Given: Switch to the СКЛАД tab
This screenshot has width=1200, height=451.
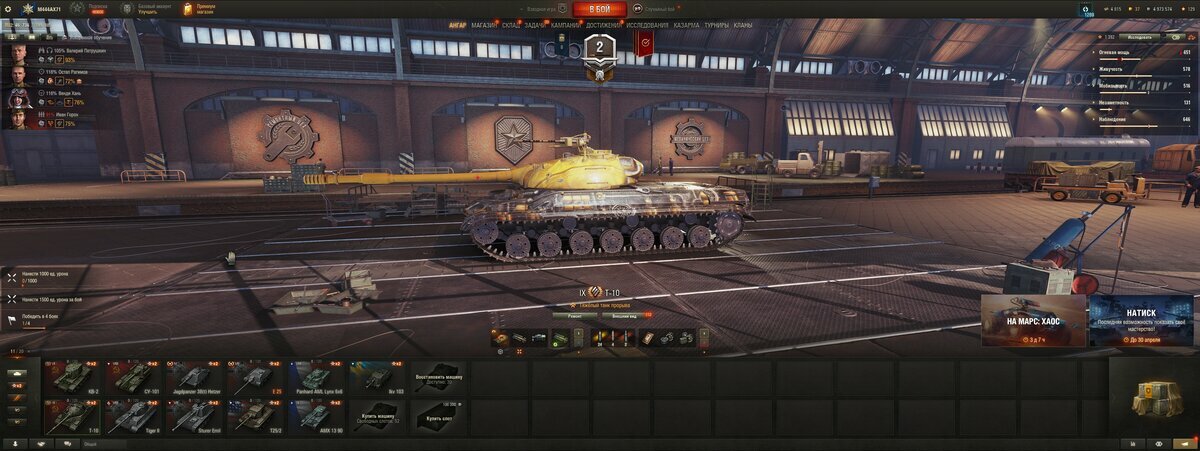Looking at the screenshot, I should point(511,25).
